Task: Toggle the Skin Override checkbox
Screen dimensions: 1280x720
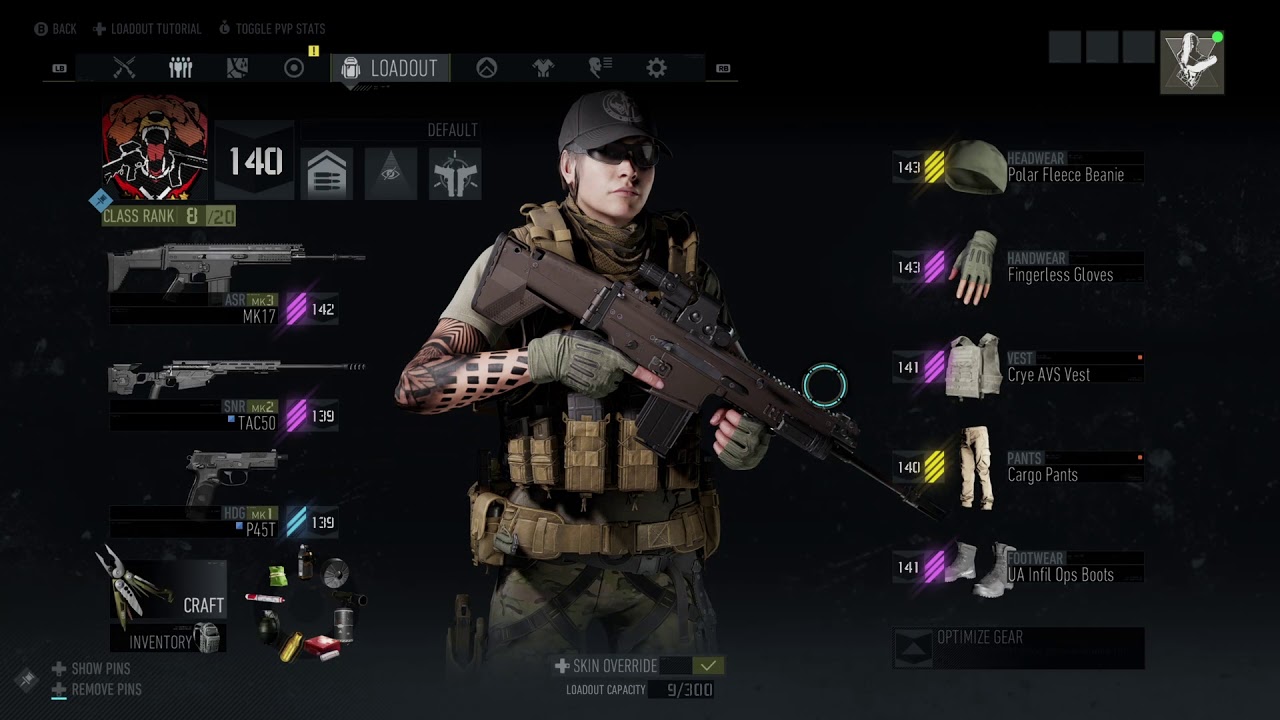Action: [x=708, y=666]
